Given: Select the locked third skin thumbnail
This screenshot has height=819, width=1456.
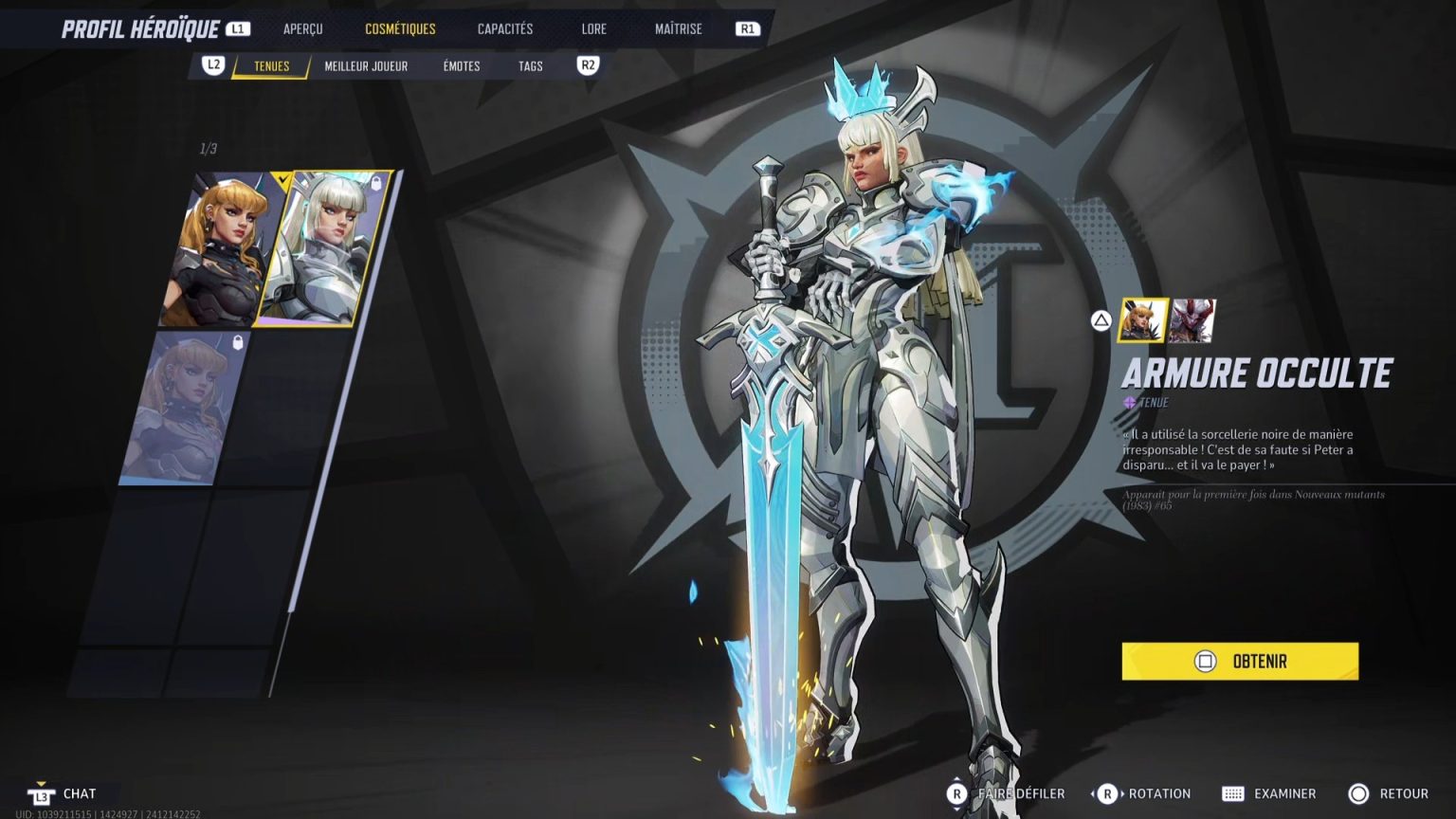Looking at the screenshot, I should 169,403.
